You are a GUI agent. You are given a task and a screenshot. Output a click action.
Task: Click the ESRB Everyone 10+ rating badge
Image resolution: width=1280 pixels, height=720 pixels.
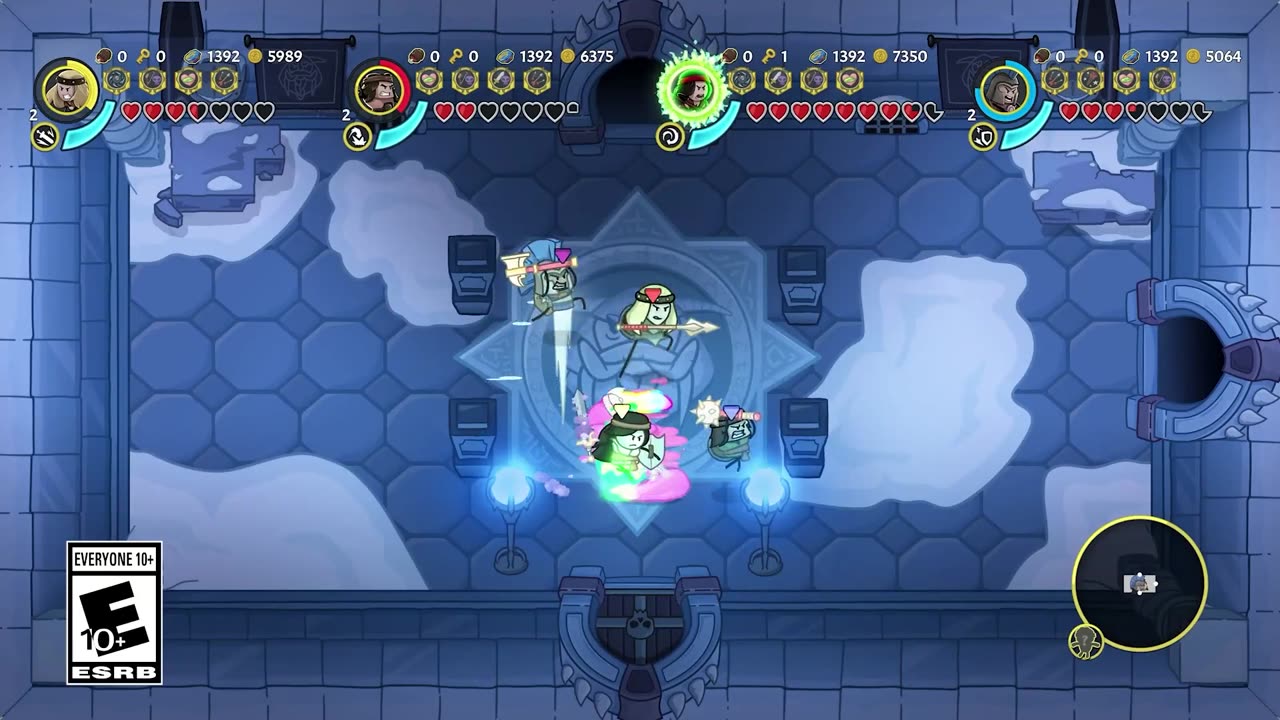(114, 613)
